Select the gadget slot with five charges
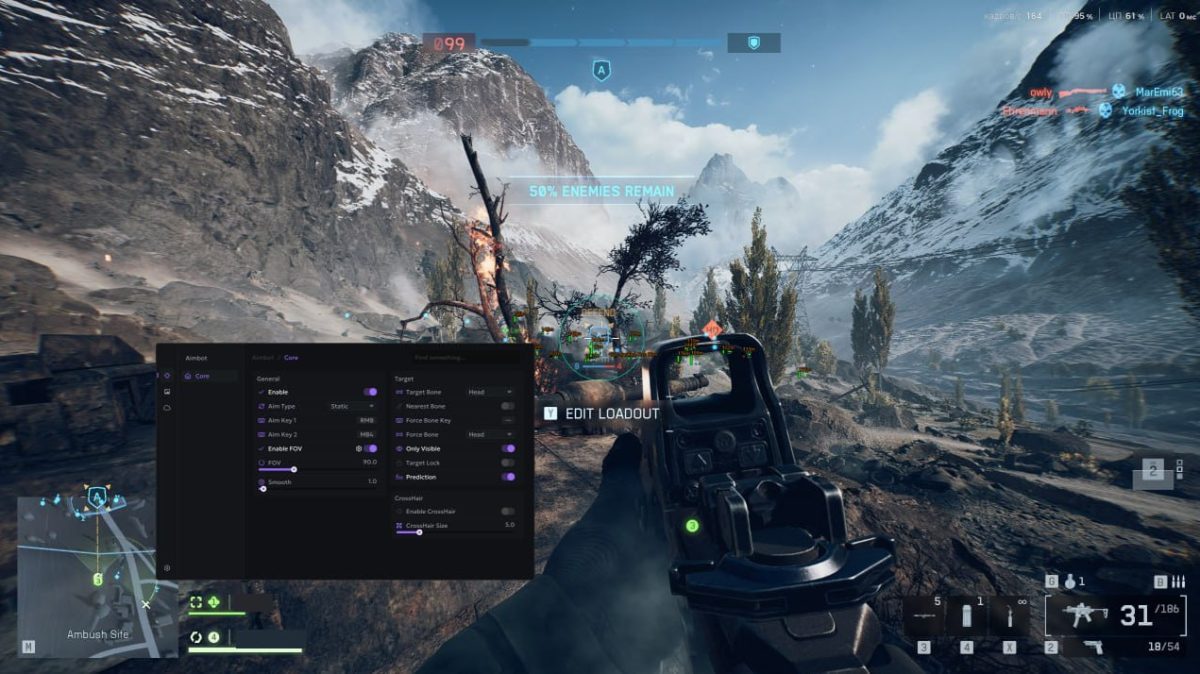The image size is (1200, 674). coord(923,616)
